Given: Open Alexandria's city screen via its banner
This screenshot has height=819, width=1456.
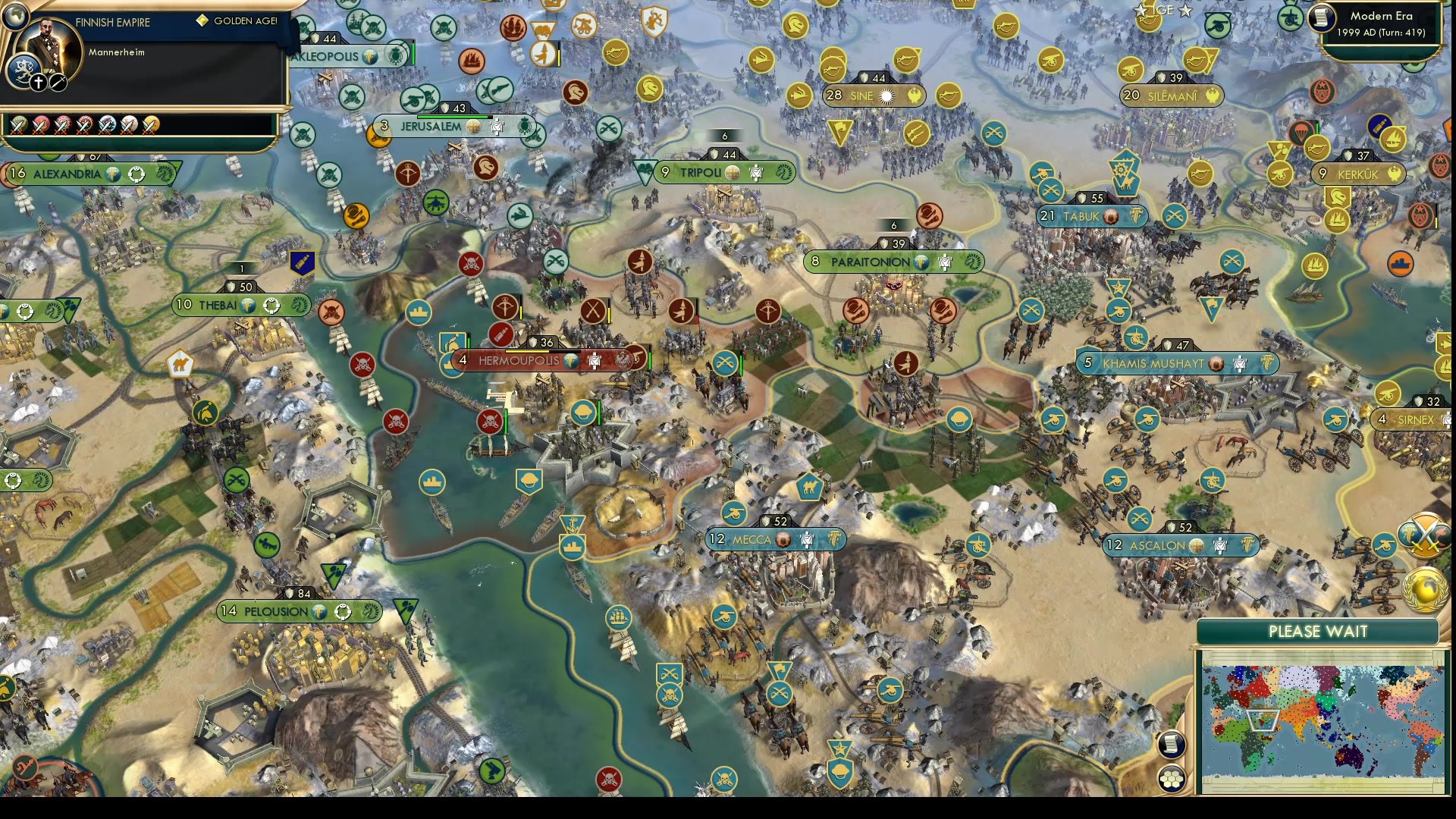Looking at the screenshot, I should (67, 173).
